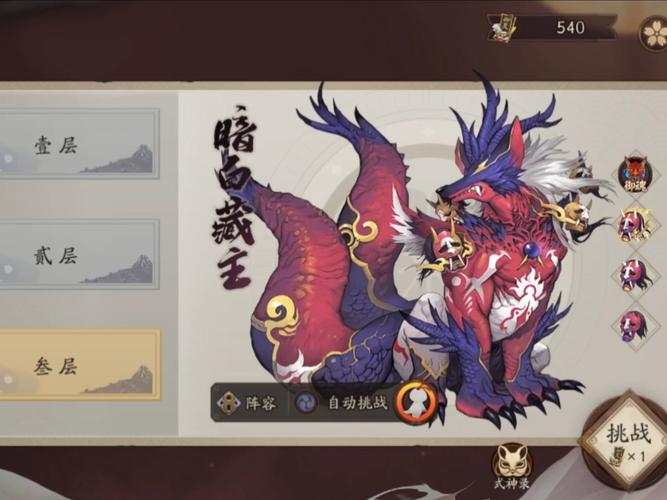View the 御魂 soul reward icon
The height and width of the screenshot is (500, 667).
point(633,174)
